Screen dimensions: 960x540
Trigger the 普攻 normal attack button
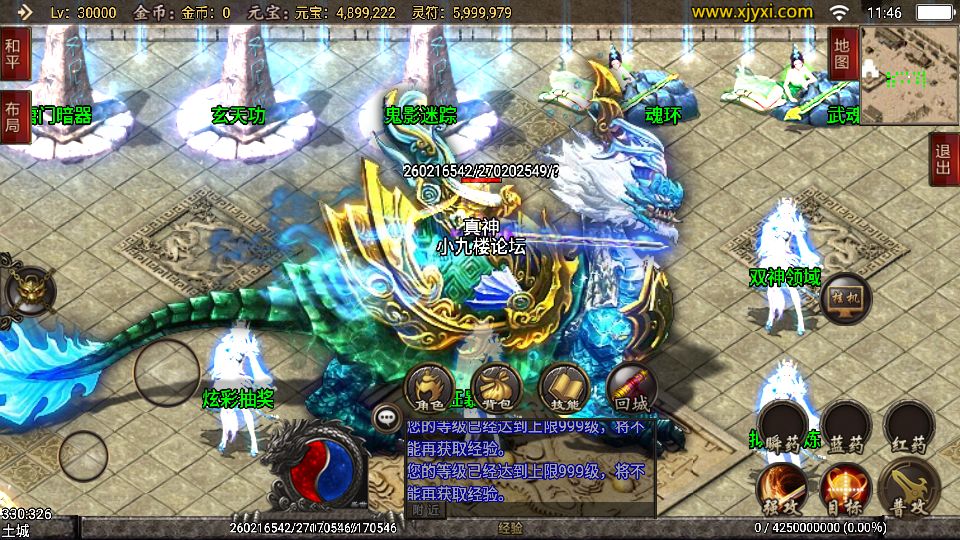pos(910,488)
